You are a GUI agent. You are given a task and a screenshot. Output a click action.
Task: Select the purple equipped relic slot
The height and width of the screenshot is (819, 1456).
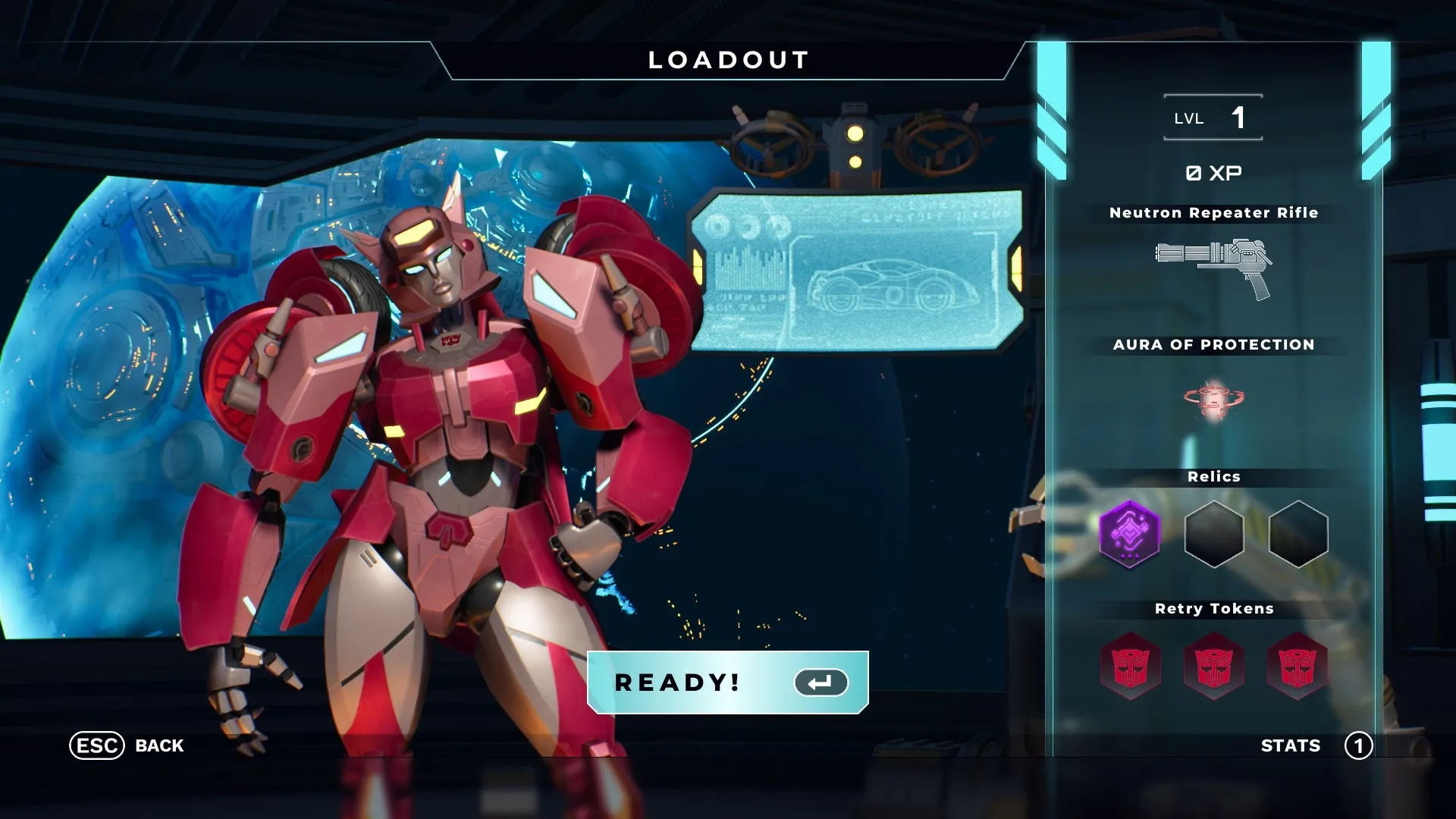click(x=1130, y=534)
